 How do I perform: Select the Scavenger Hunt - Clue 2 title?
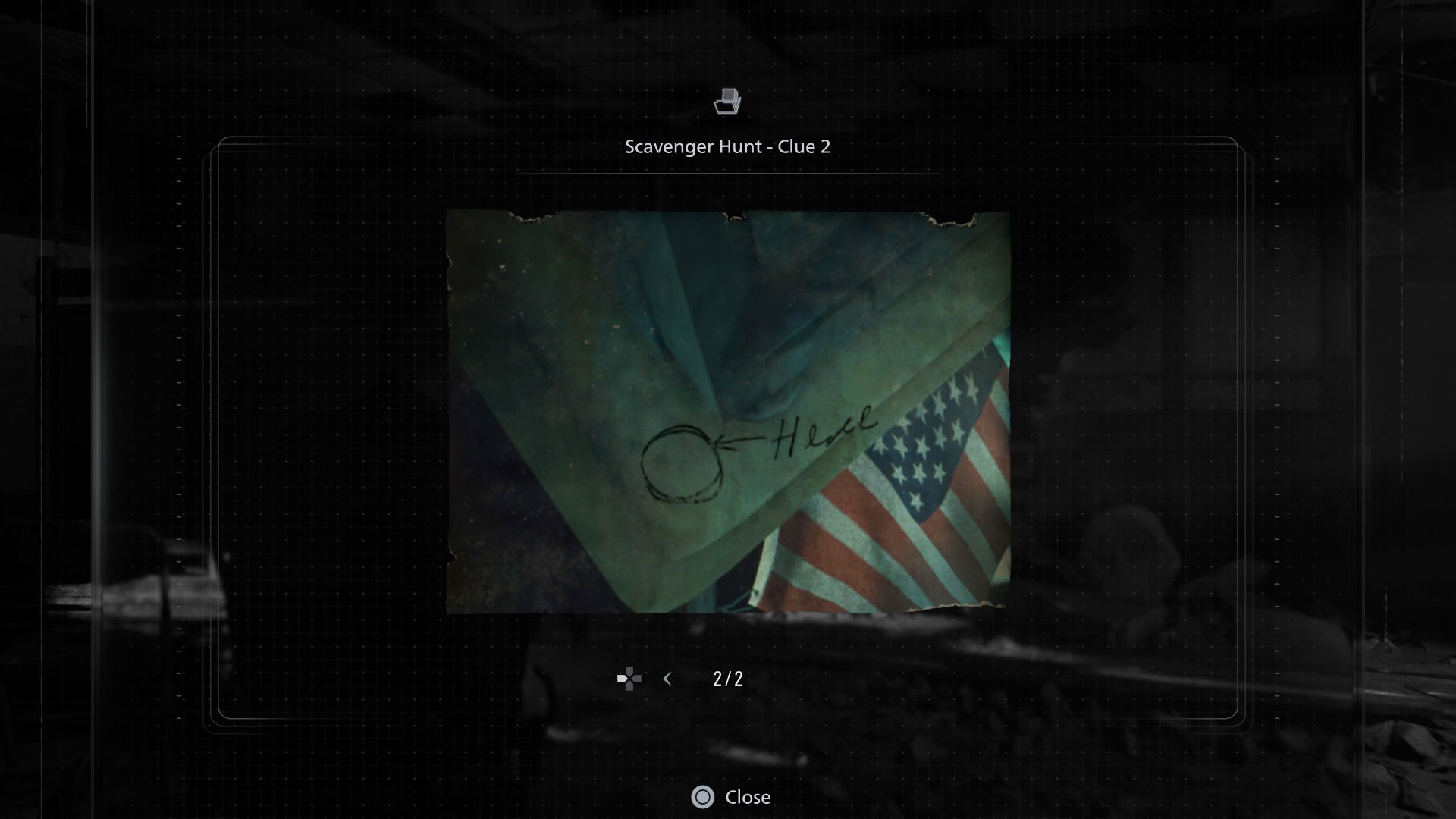tap(728, 146)
